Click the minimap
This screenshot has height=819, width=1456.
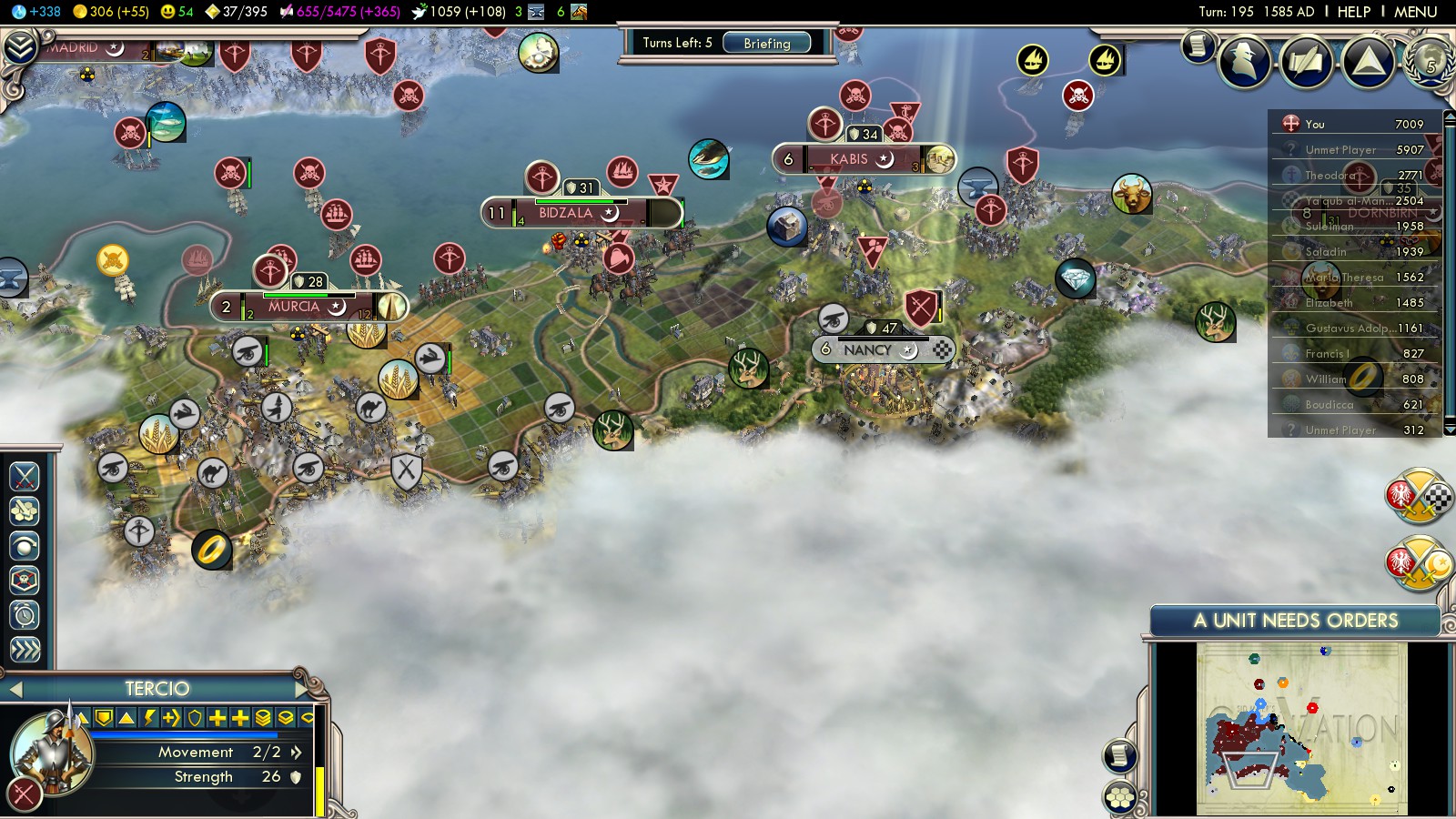1301,728
